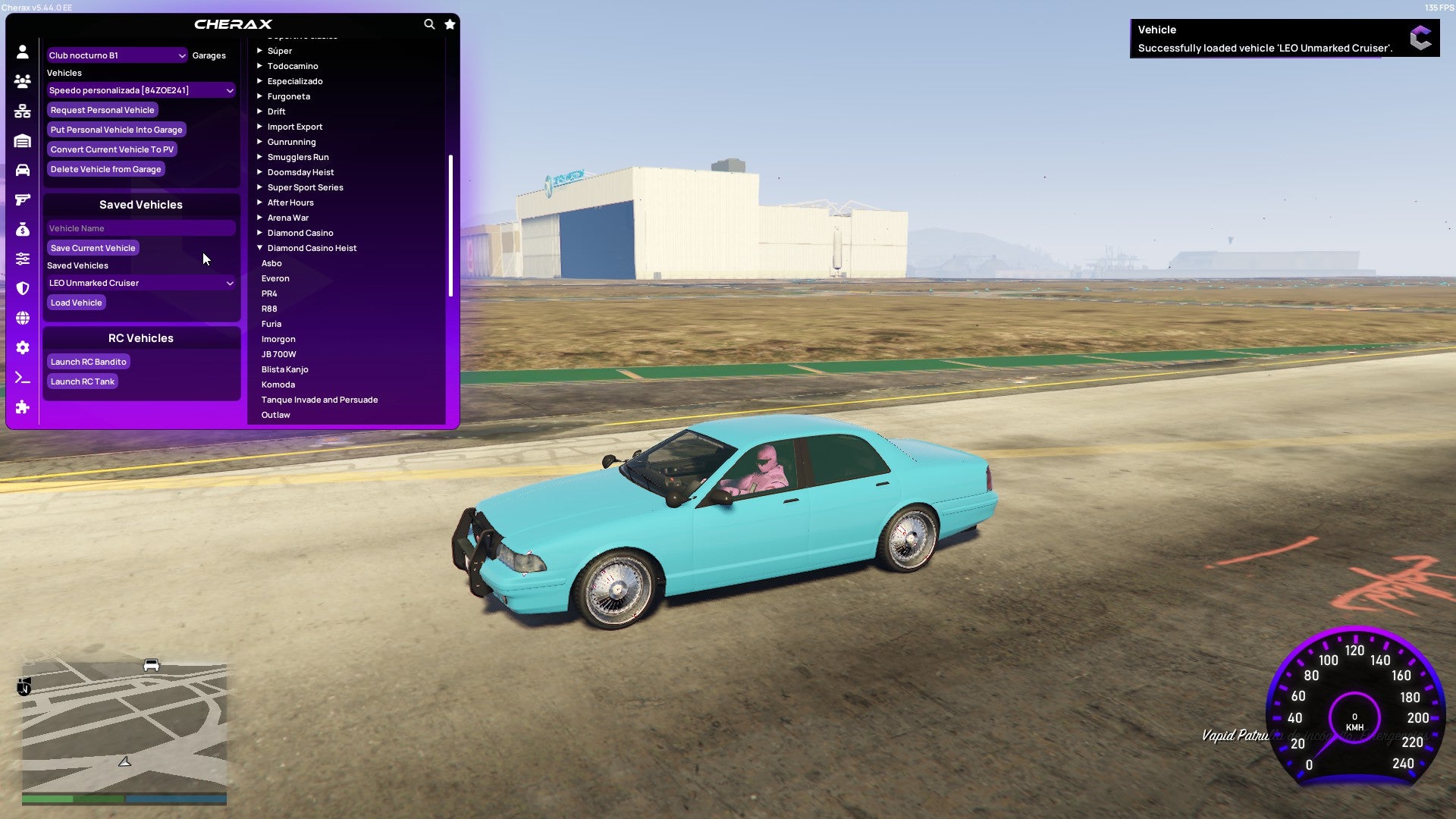
Task: Select the Players icon in the sidebar
Action: pos(23,79)
